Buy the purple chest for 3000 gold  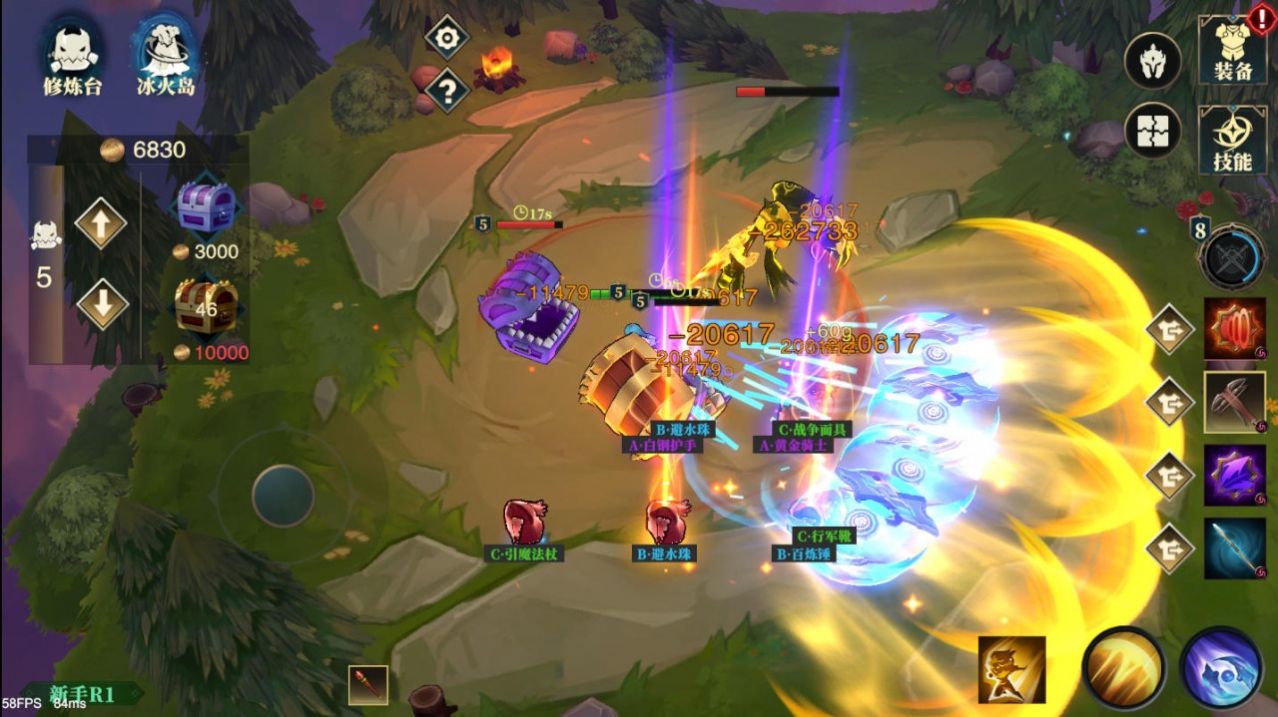206,208
